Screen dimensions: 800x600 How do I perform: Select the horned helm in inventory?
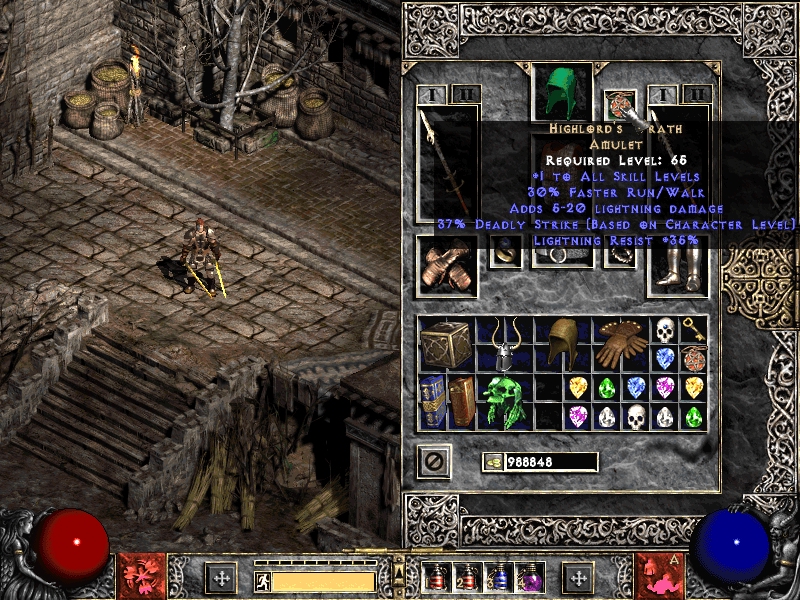pyautogui.click(x=506, y=345)
